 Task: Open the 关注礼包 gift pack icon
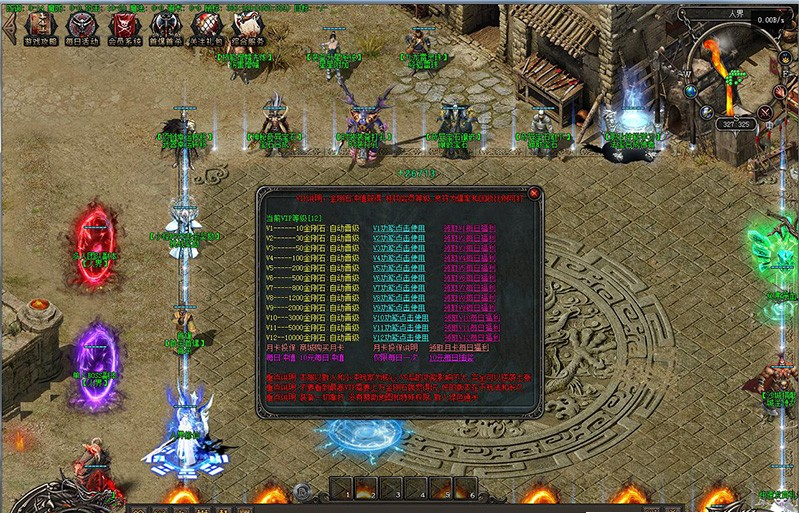pos(206,26)
